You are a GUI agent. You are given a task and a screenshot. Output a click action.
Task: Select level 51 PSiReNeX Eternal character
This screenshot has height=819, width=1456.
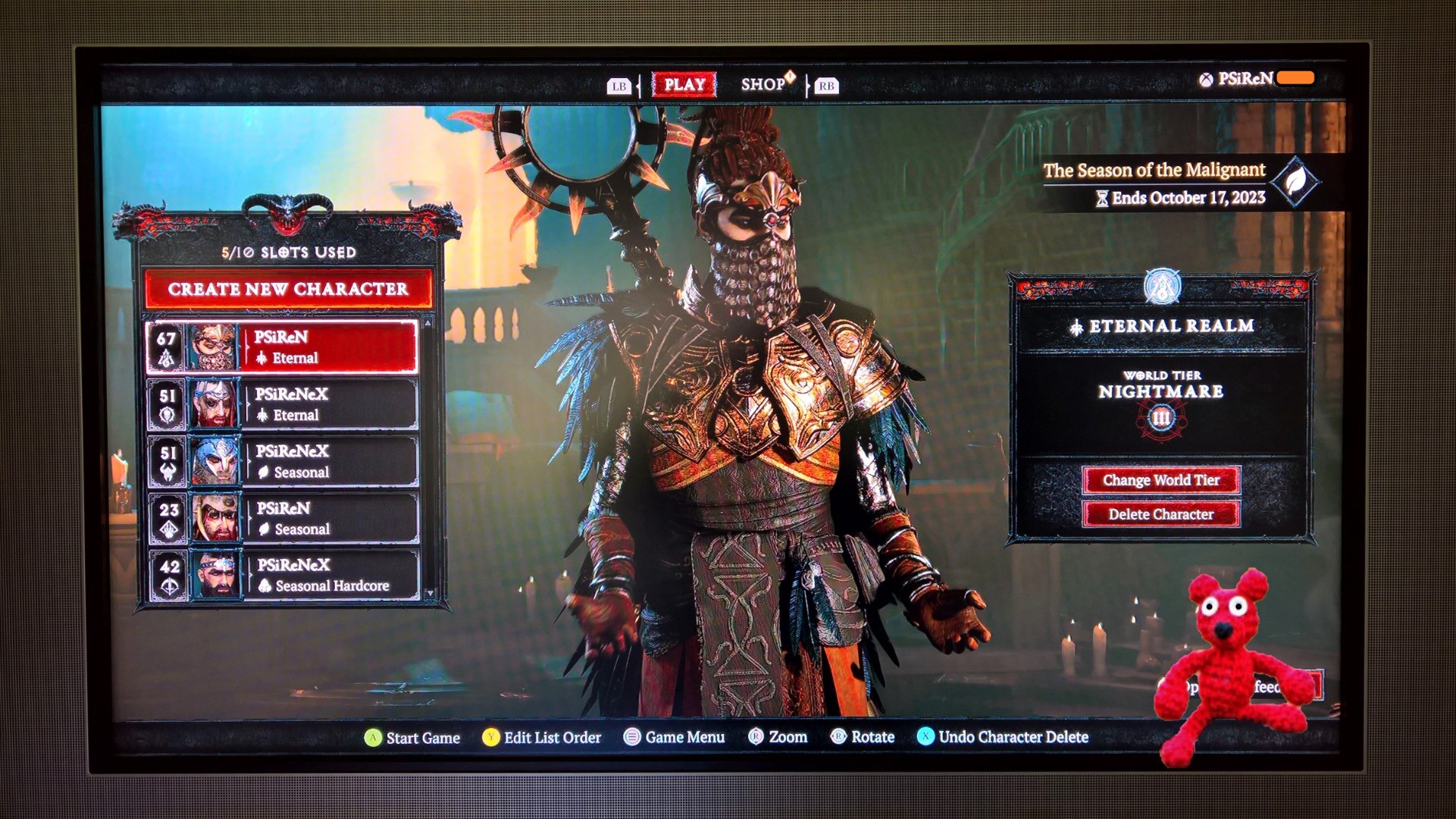coord(282,404)
